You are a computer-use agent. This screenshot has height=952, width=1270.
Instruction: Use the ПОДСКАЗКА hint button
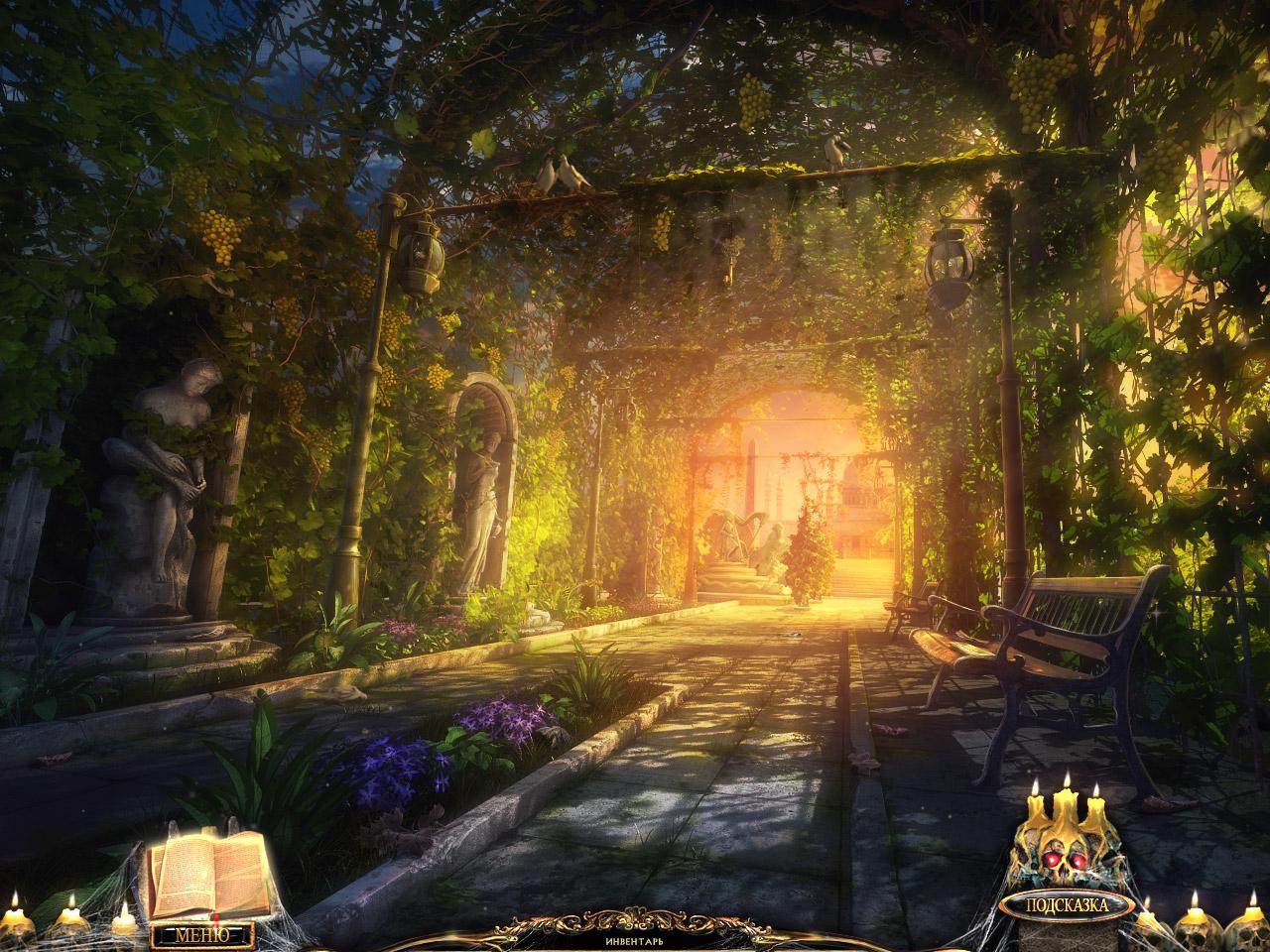point(1066,904)
